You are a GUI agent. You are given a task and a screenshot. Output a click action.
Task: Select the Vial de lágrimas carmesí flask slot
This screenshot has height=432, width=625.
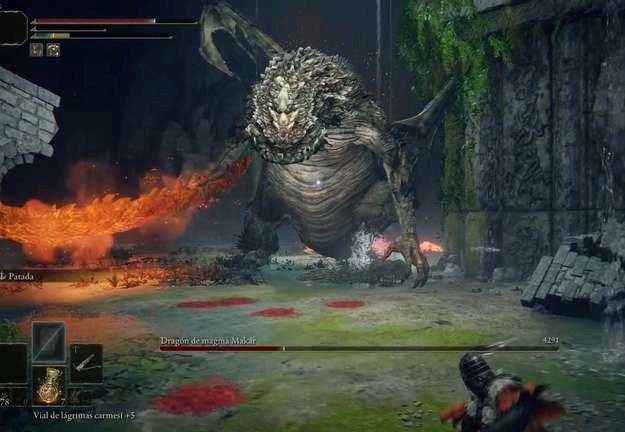[48, 385]
